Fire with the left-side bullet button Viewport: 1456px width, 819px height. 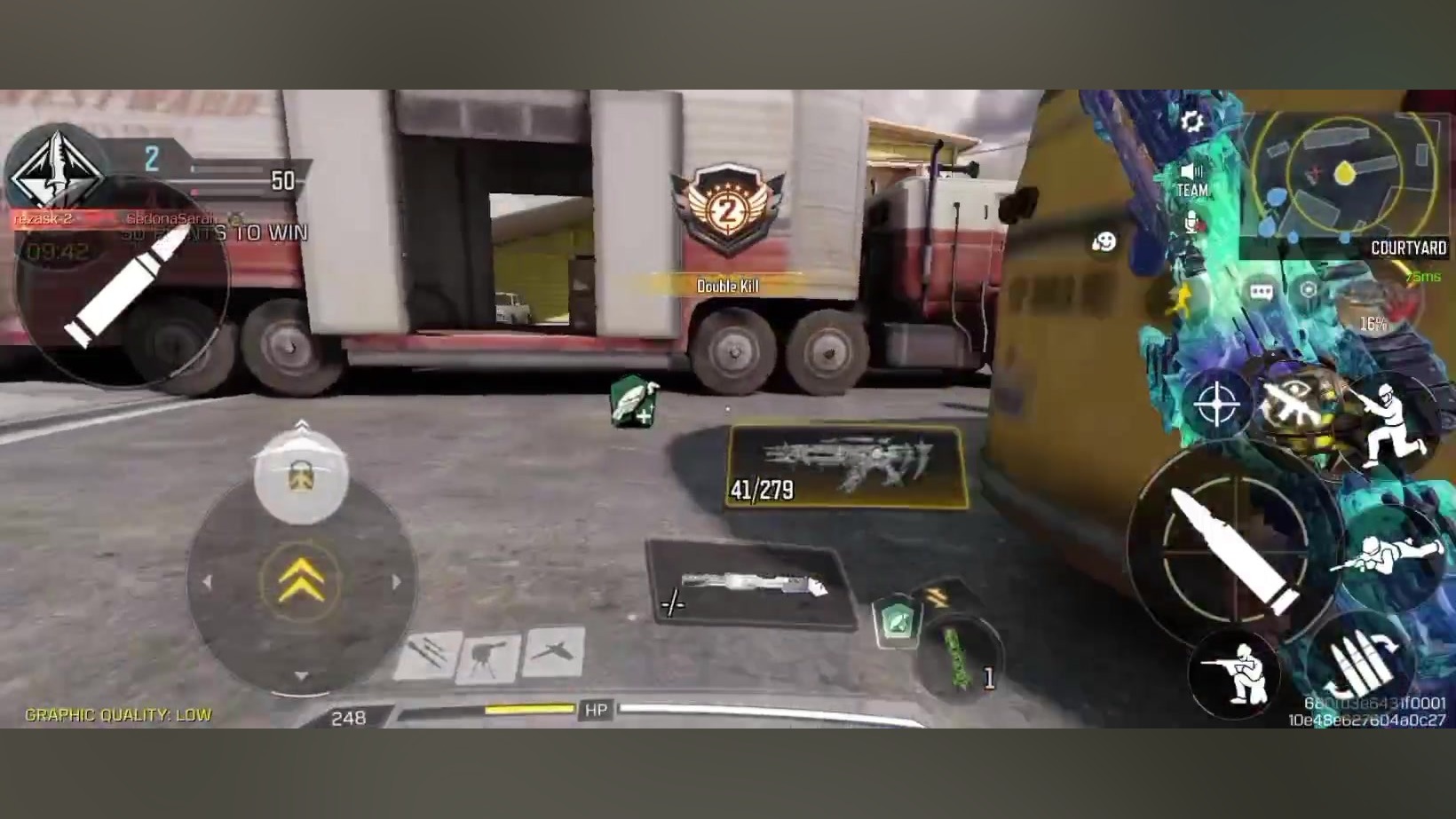(122, 282)
